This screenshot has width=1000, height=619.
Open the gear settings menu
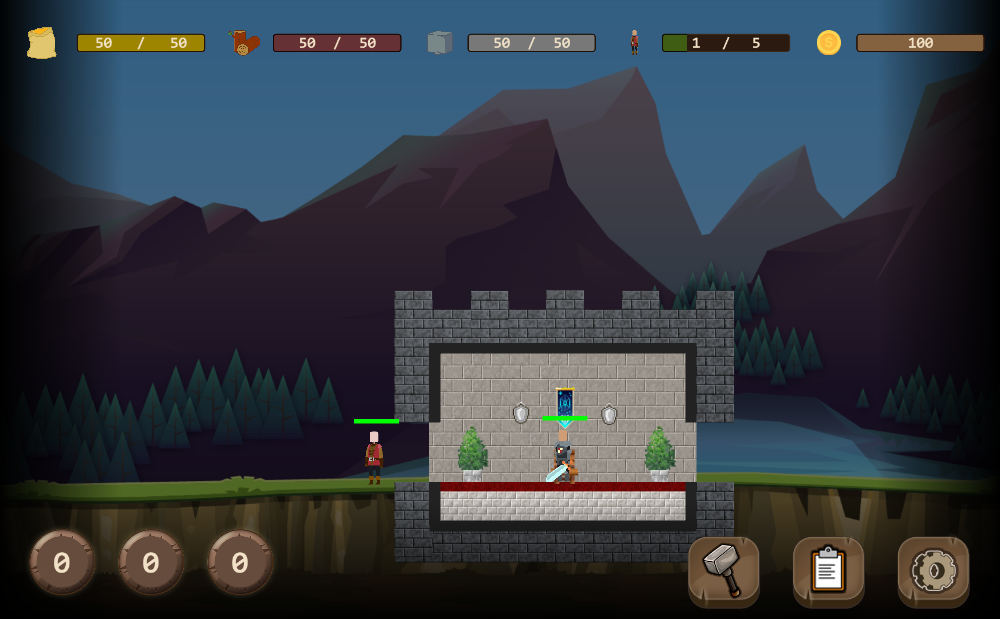pyautogui.click(x=933, y=571)
